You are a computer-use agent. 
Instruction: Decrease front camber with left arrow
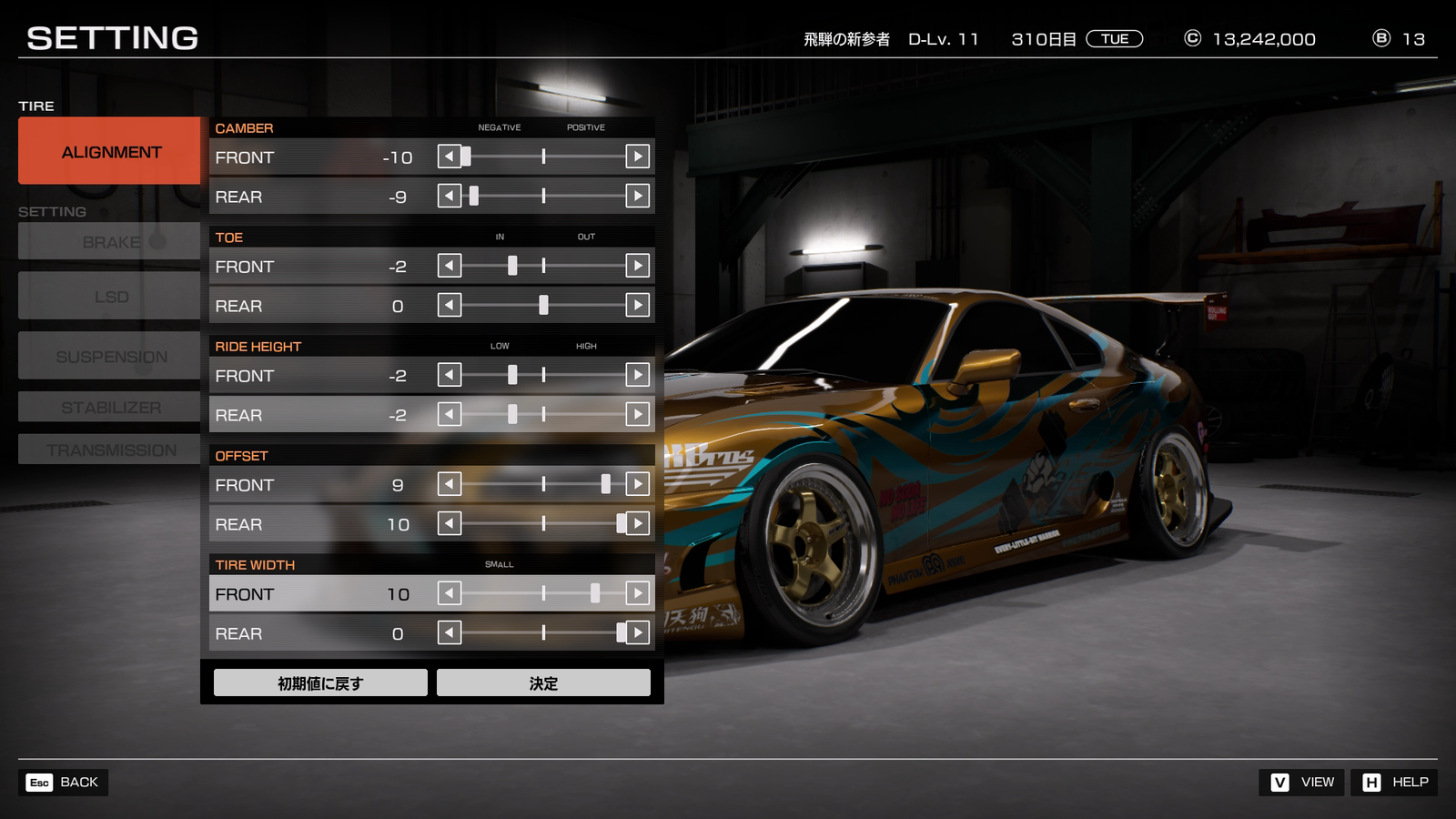click(x=450, y=157)
